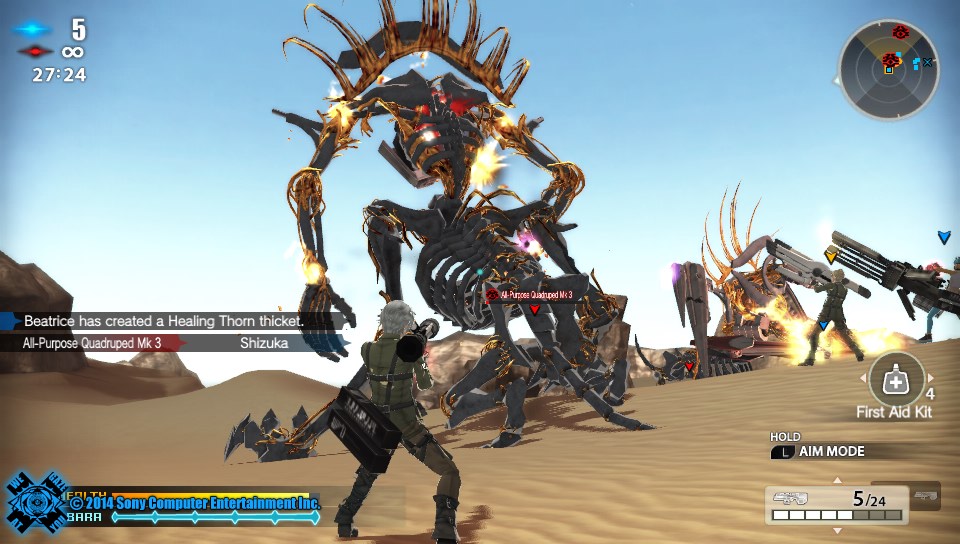
Task: Open the circular radar minimap
Action: click(888, 70)
